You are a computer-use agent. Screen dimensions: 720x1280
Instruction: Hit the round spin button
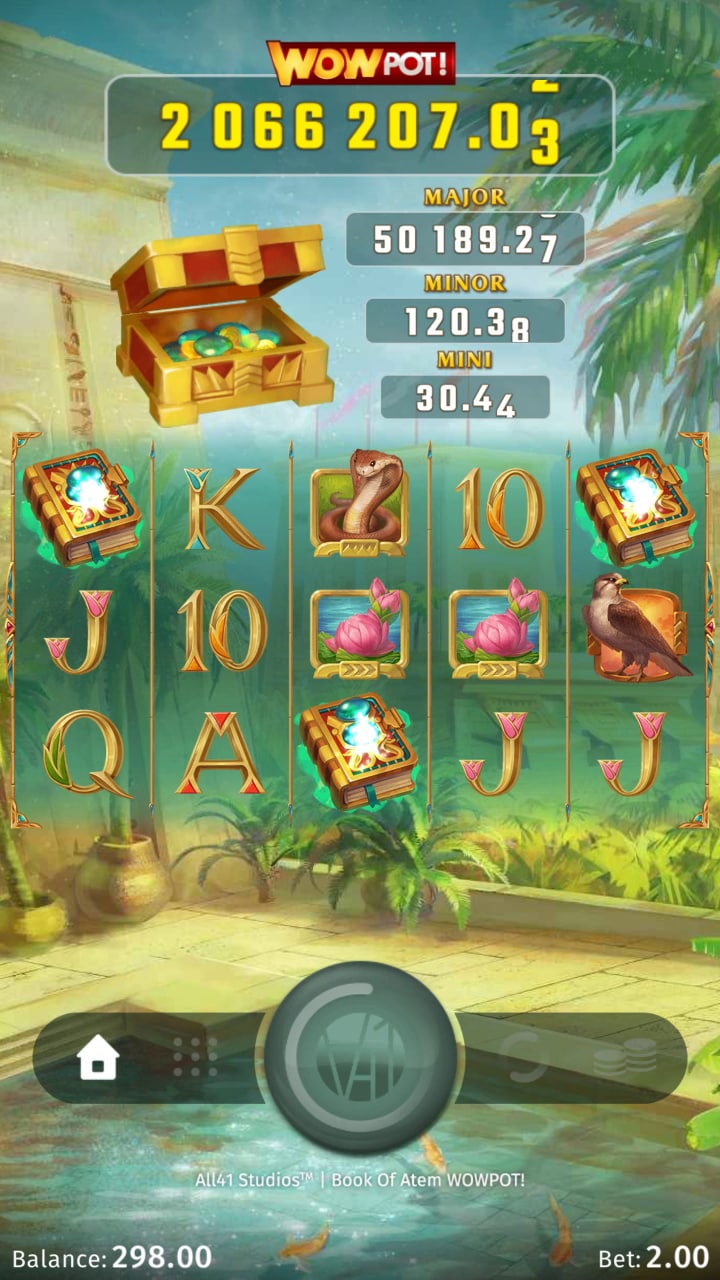tap(360, 1057)
